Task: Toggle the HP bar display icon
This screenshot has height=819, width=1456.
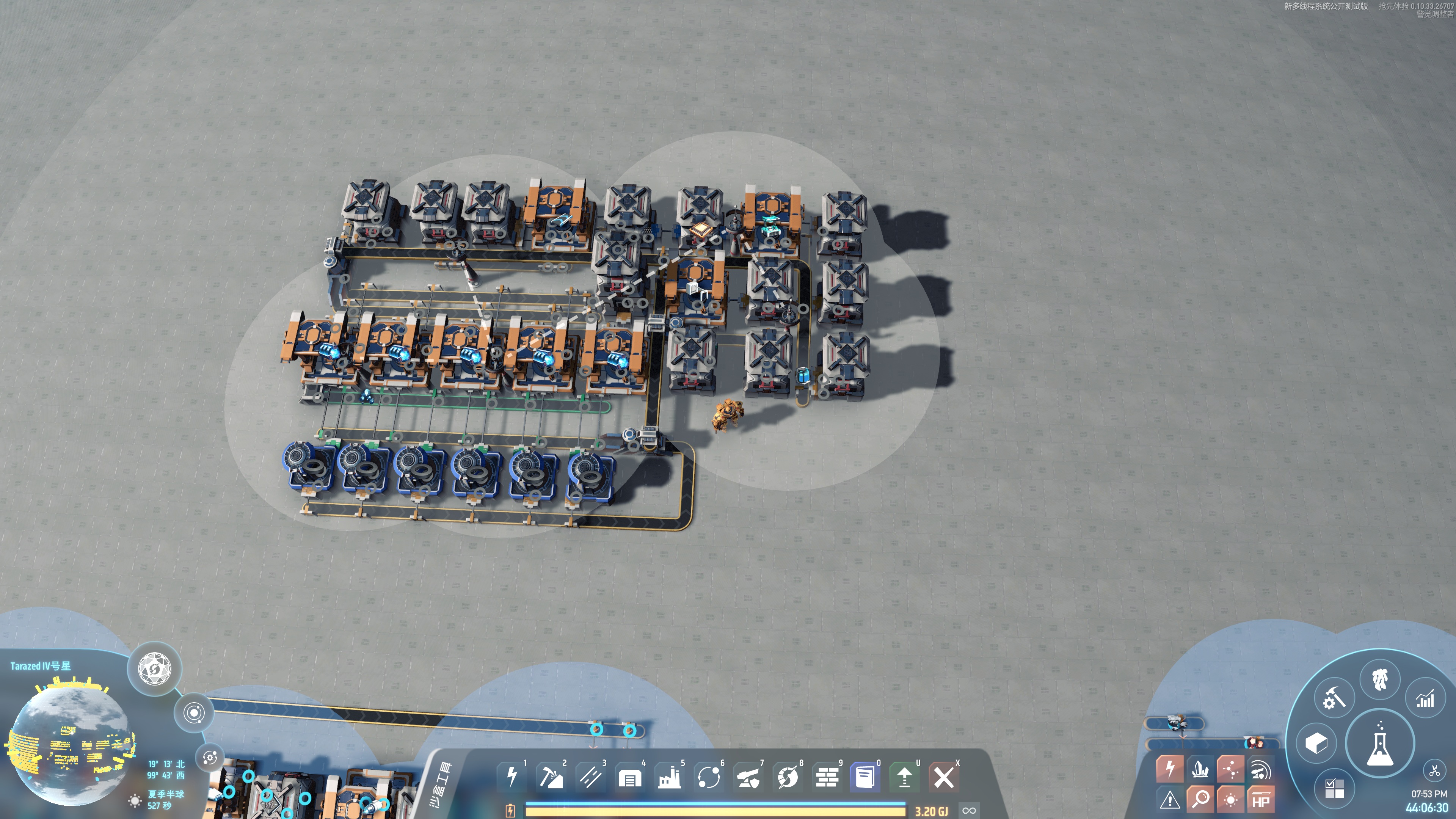Action: [x=1260, y=800]
